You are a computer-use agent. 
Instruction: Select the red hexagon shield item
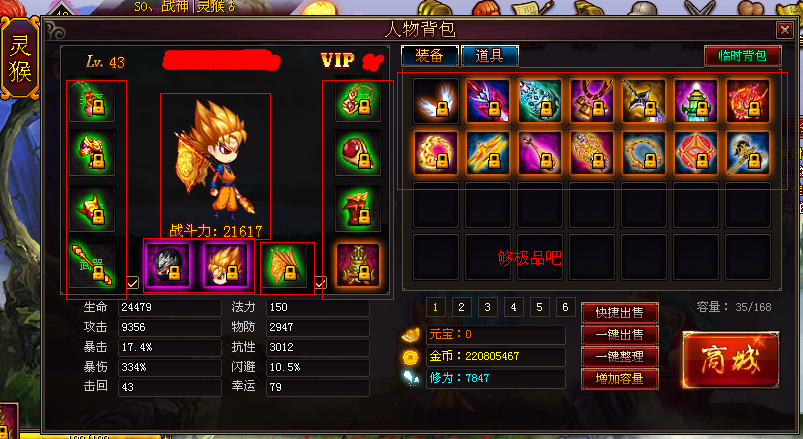(x=696, y=153)
